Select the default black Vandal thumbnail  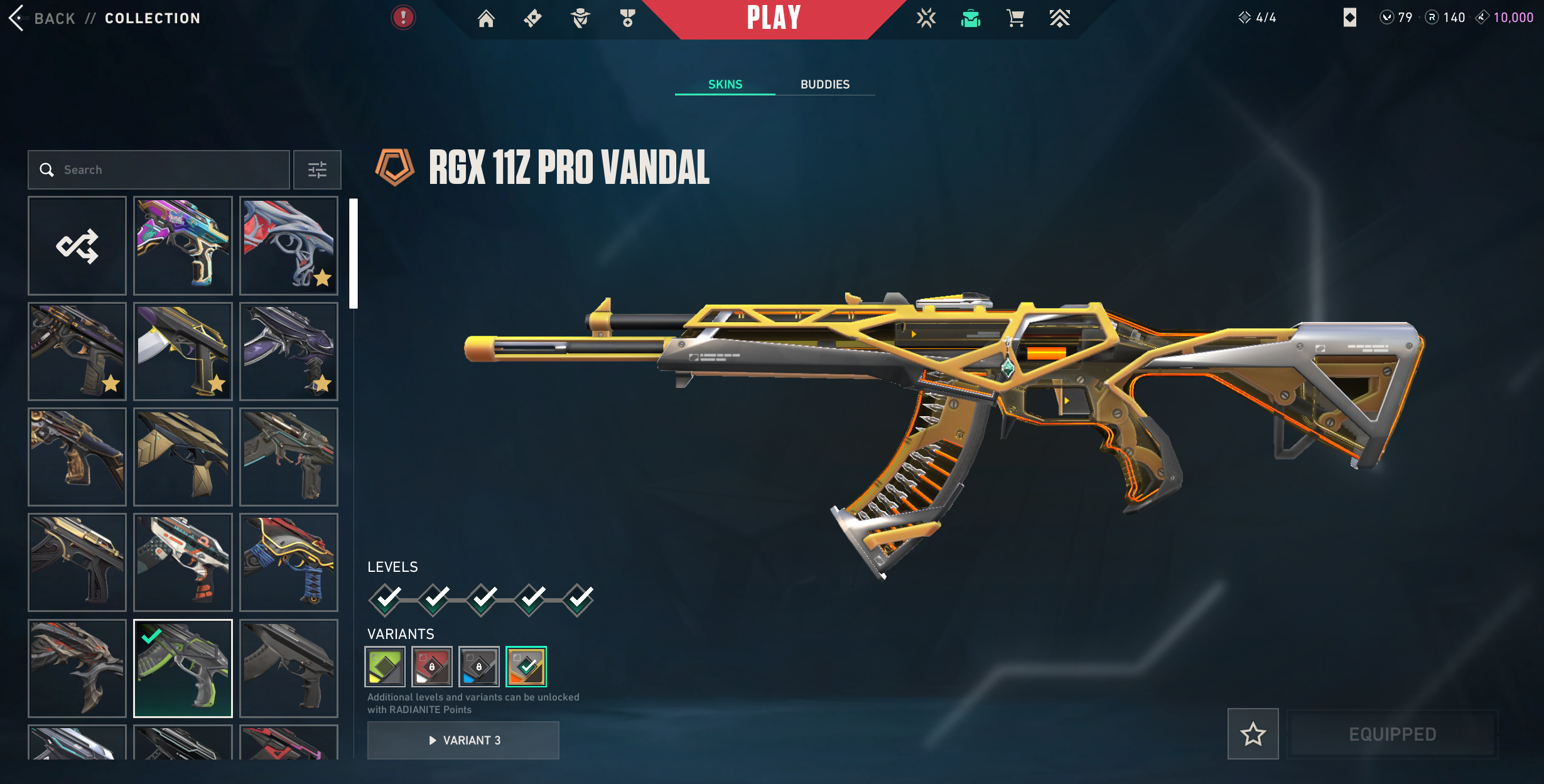(289, 668)
